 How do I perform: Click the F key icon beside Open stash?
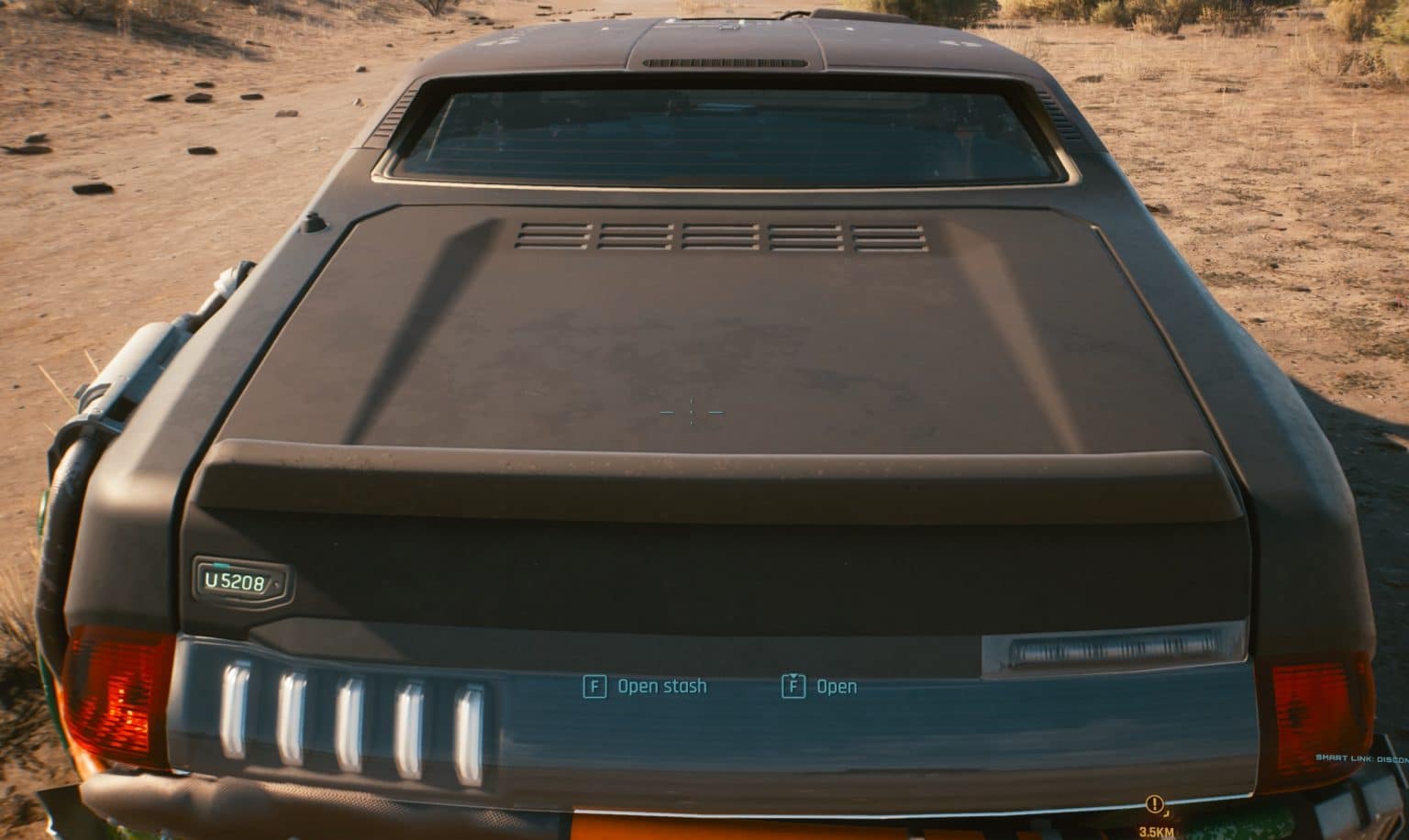(x=596, y=685)
